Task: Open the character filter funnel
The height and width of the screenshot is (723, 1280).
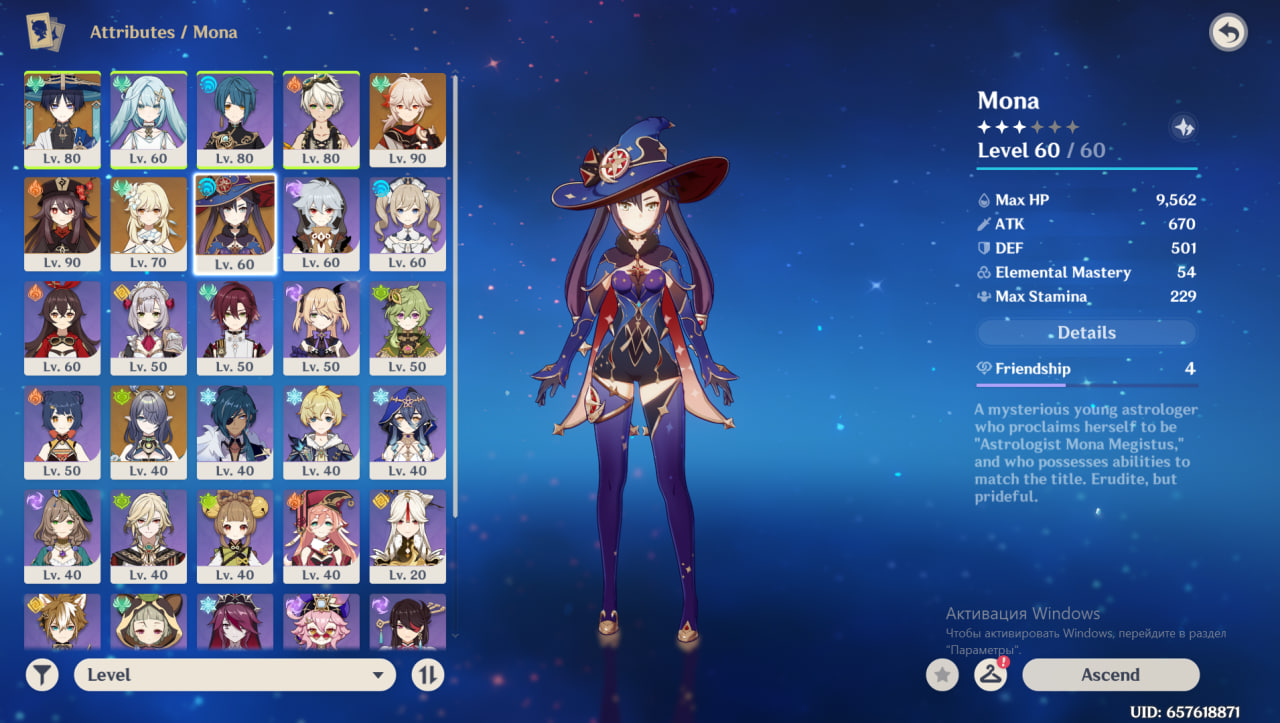Action: [x=41, y=675]
